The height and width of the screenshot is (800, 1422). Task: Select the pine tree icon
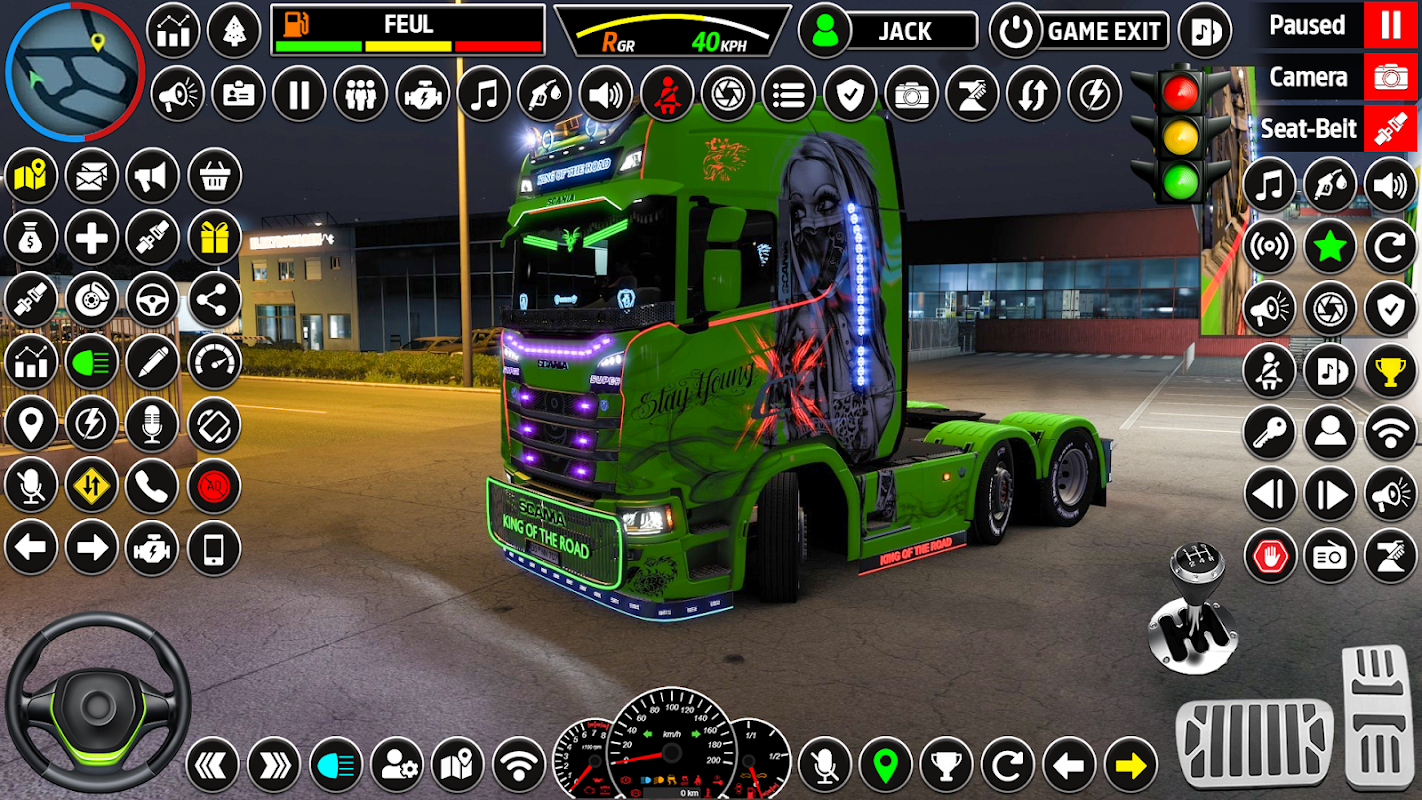coord(234,31)
